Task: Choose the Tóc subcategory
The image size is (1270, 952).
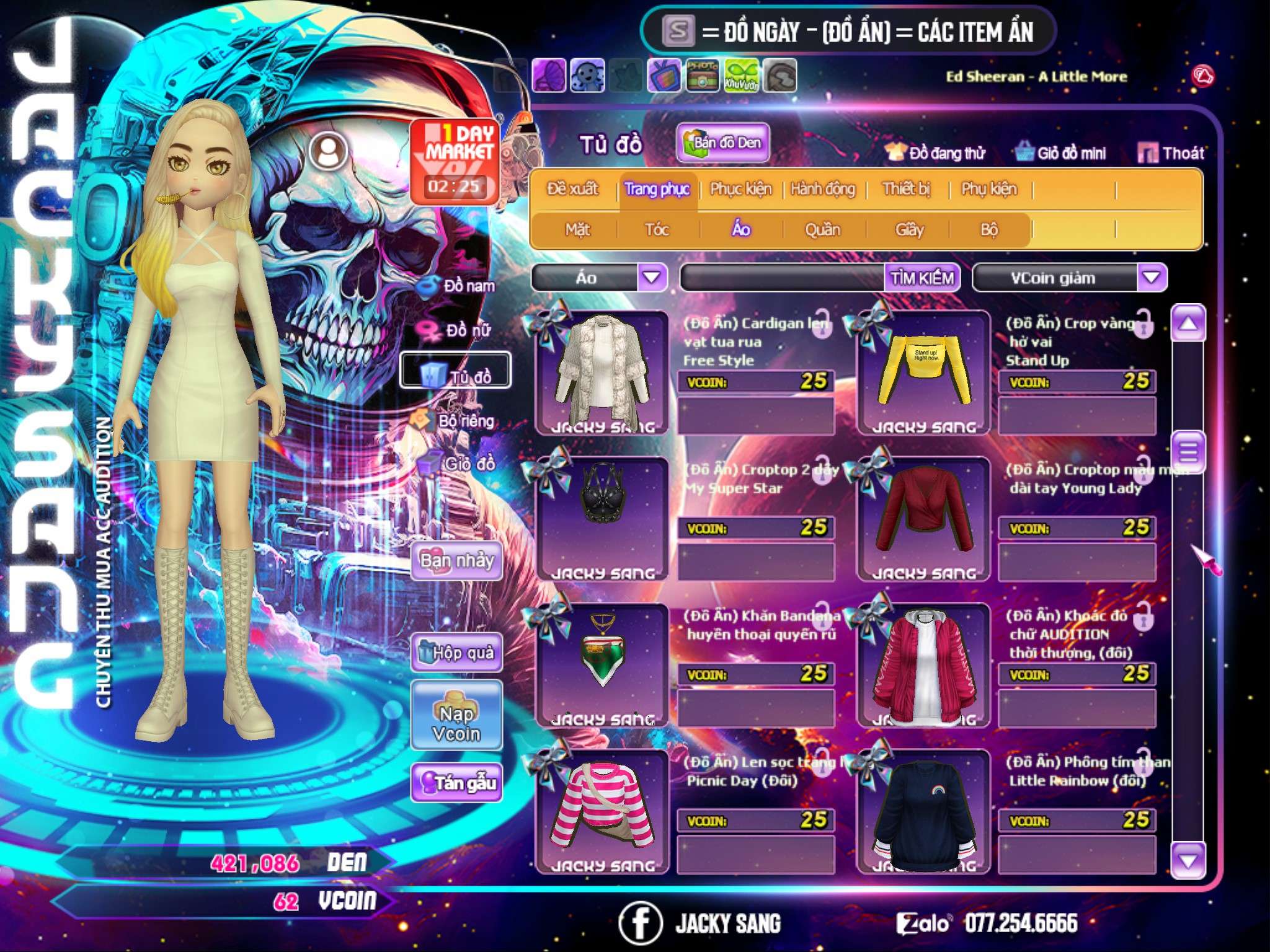Action: pyautogui.click(x=657, y=230)
